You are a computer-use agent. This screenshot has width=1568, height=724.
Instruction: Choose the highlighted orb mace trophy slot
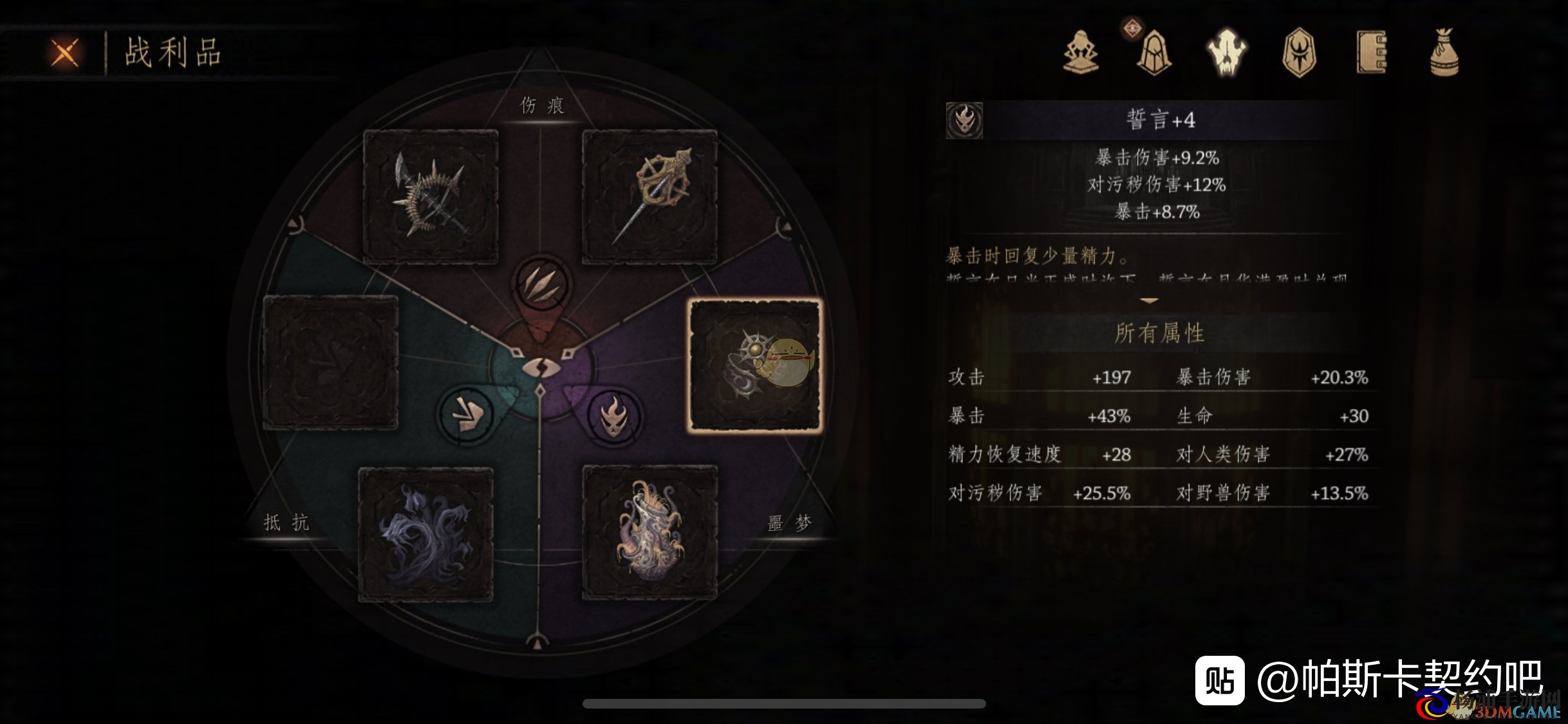pos(755,364)
